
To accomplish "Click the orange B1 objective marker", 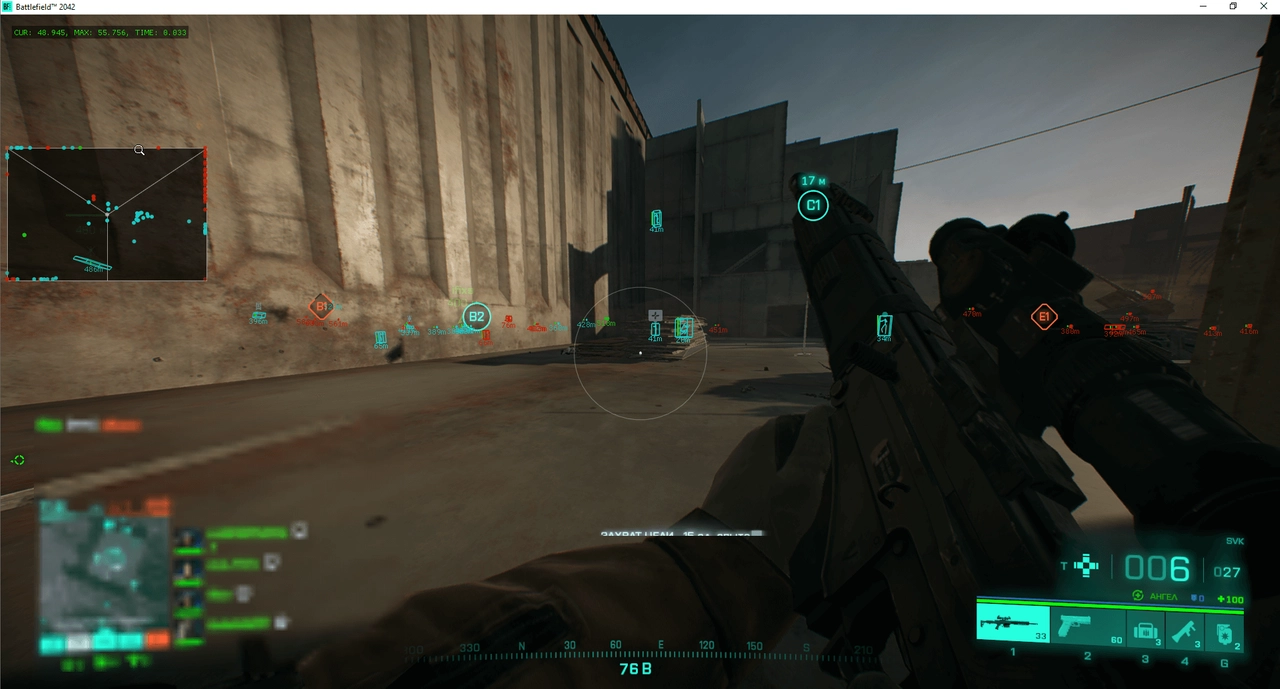I will point(321,307).
